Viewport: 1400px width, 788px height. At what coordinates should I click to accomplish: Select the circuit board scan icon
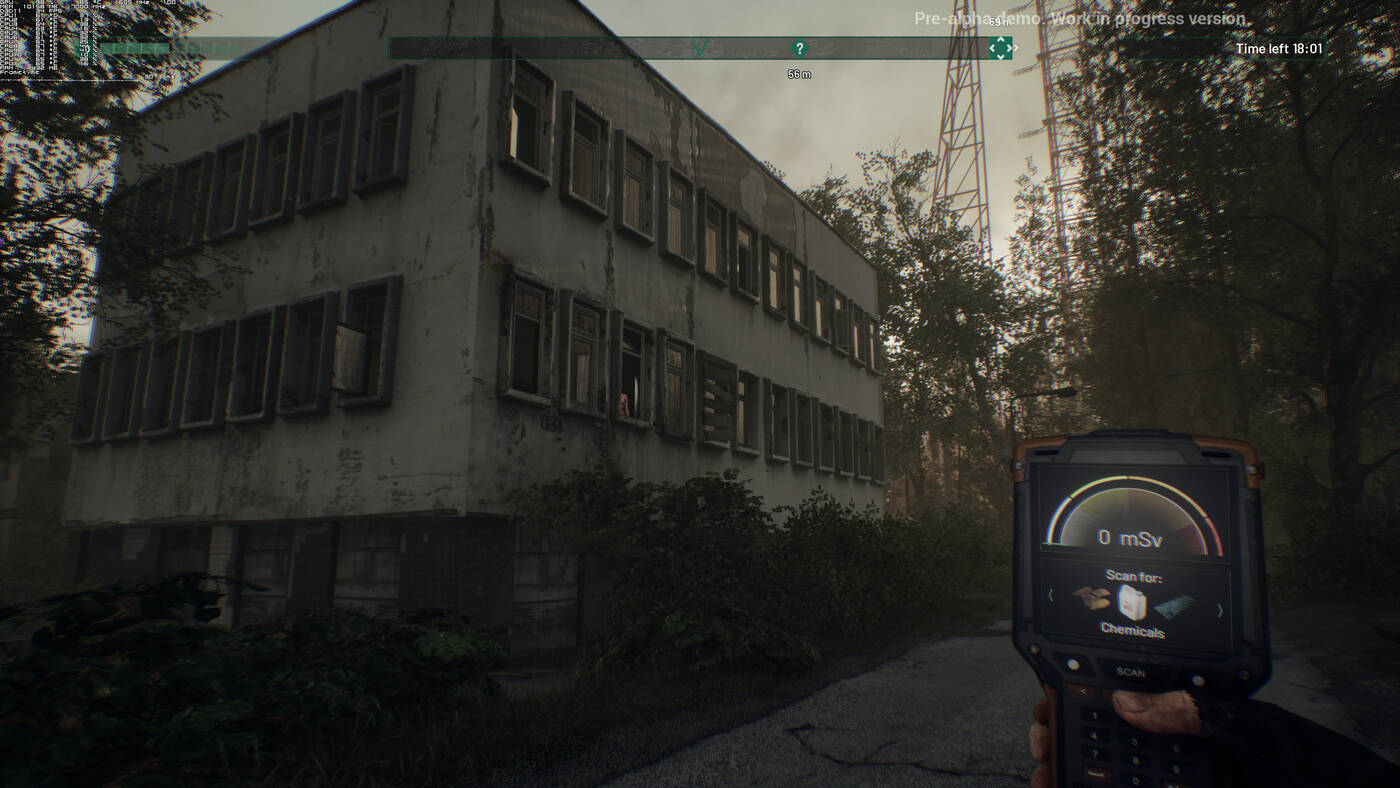pyautogui.click(x=1172, y=608)
